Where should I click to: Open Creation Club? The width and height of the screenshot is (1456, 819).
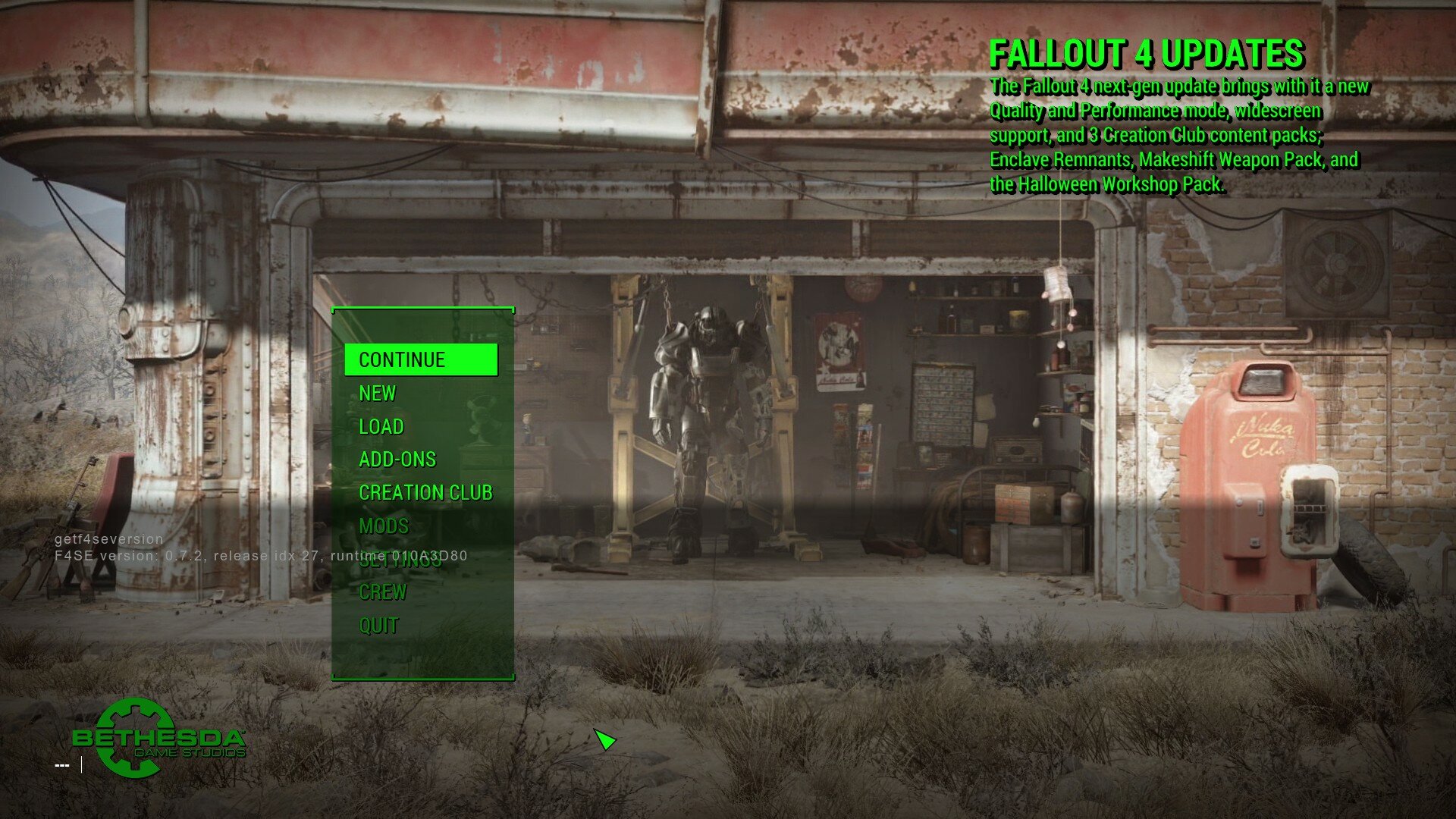[x=425, y=493]
